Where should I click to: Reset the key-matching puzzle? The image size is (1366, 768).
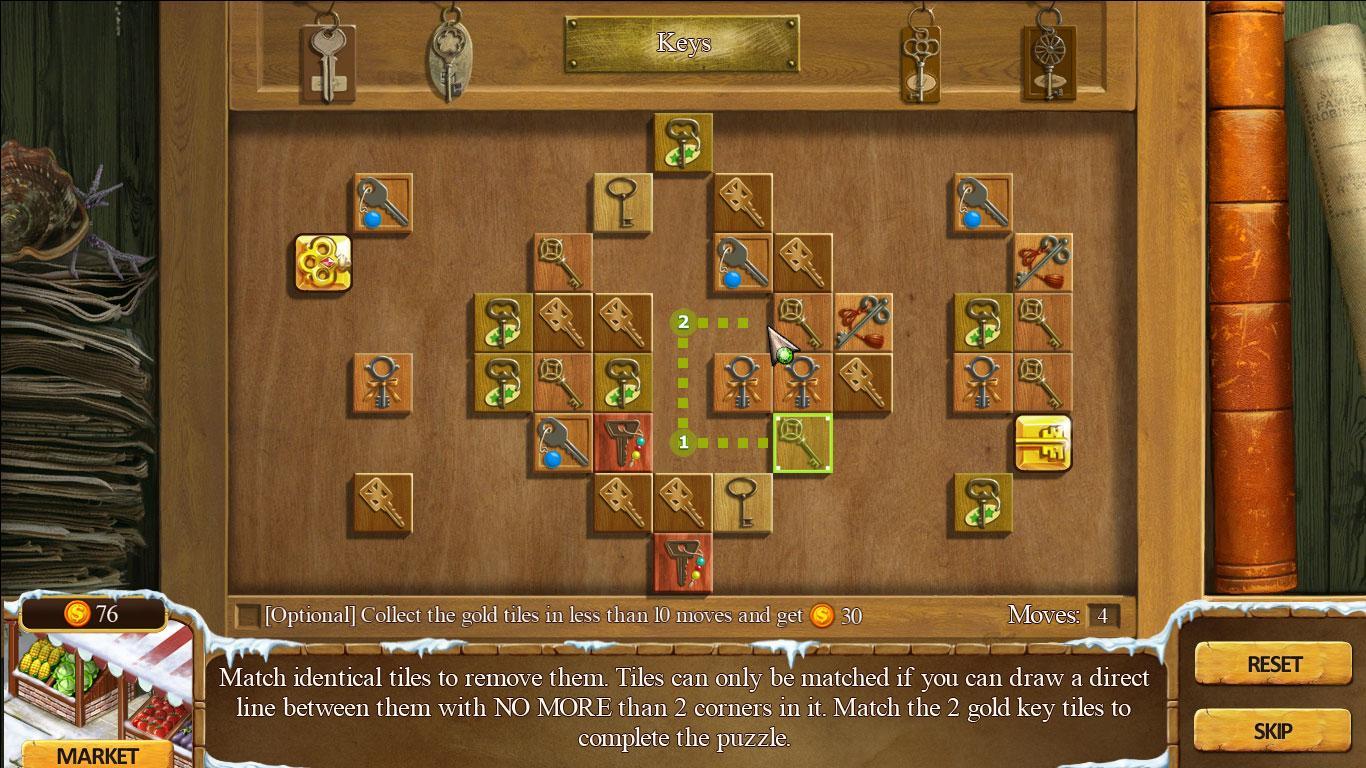1273,664
